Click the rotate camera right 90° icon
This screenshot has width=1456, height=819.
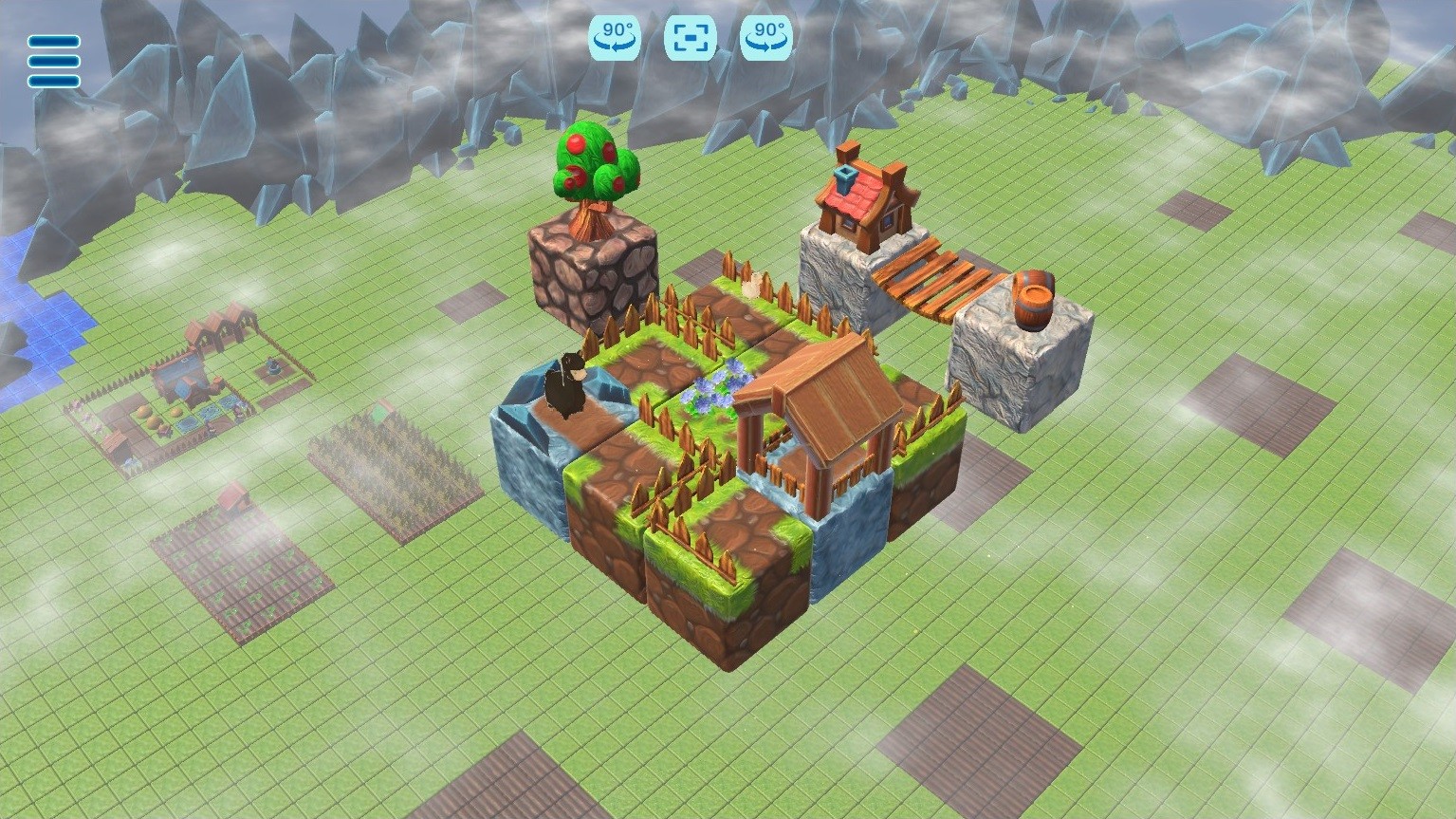(x=765, y=38)
